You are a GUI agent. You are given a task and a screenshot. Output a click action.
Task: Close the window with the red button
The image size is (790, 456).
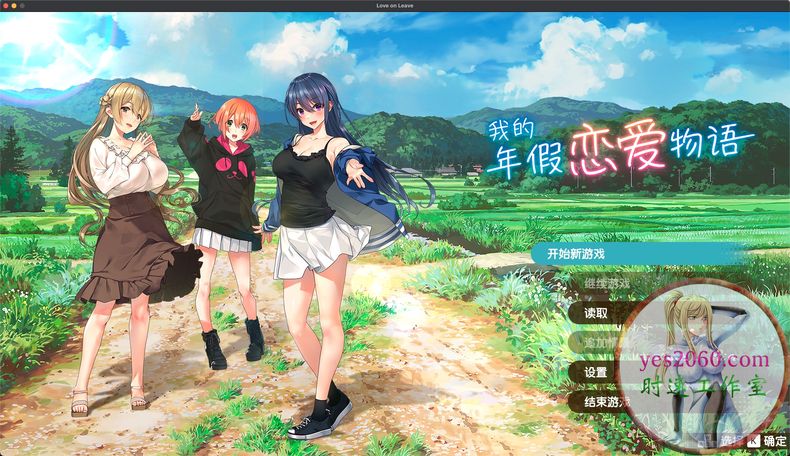pos(5,5)
